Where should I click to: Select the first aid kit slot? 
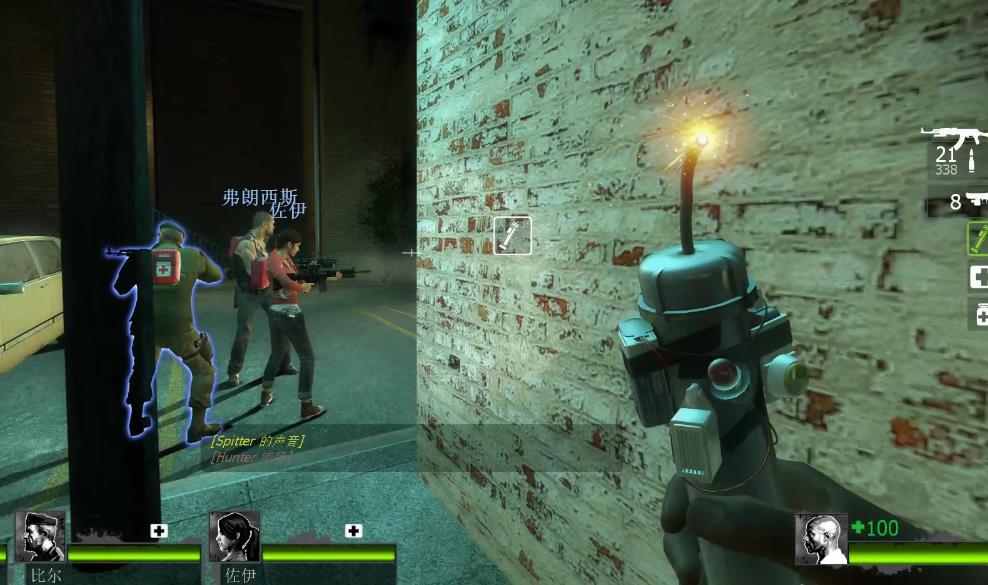978,278
